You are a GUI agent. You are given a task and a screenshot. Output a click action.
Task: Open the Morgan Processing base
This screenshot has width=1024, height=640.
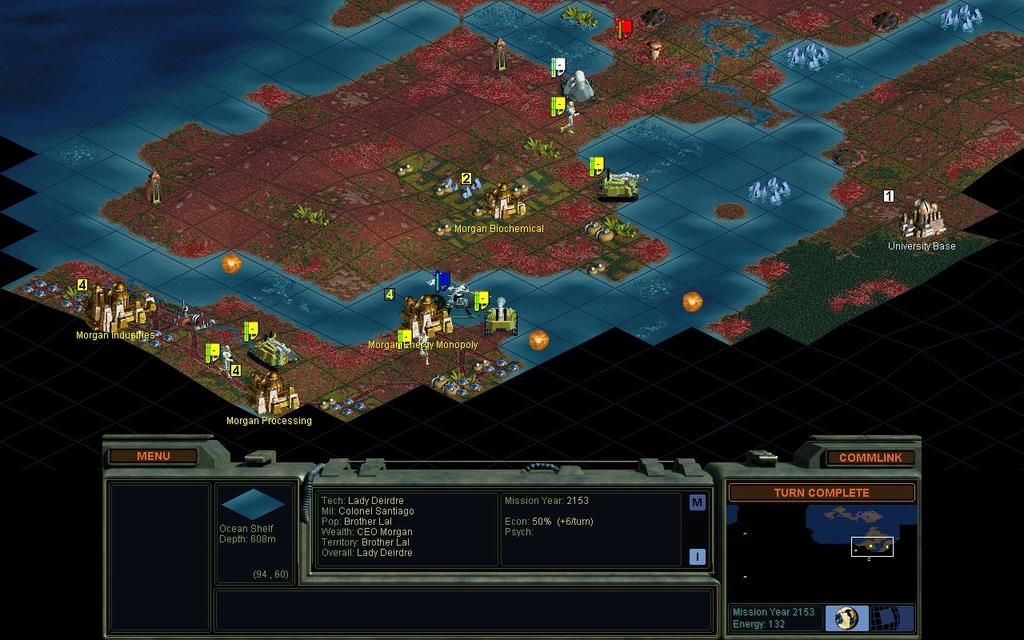(x=273, y=394)
